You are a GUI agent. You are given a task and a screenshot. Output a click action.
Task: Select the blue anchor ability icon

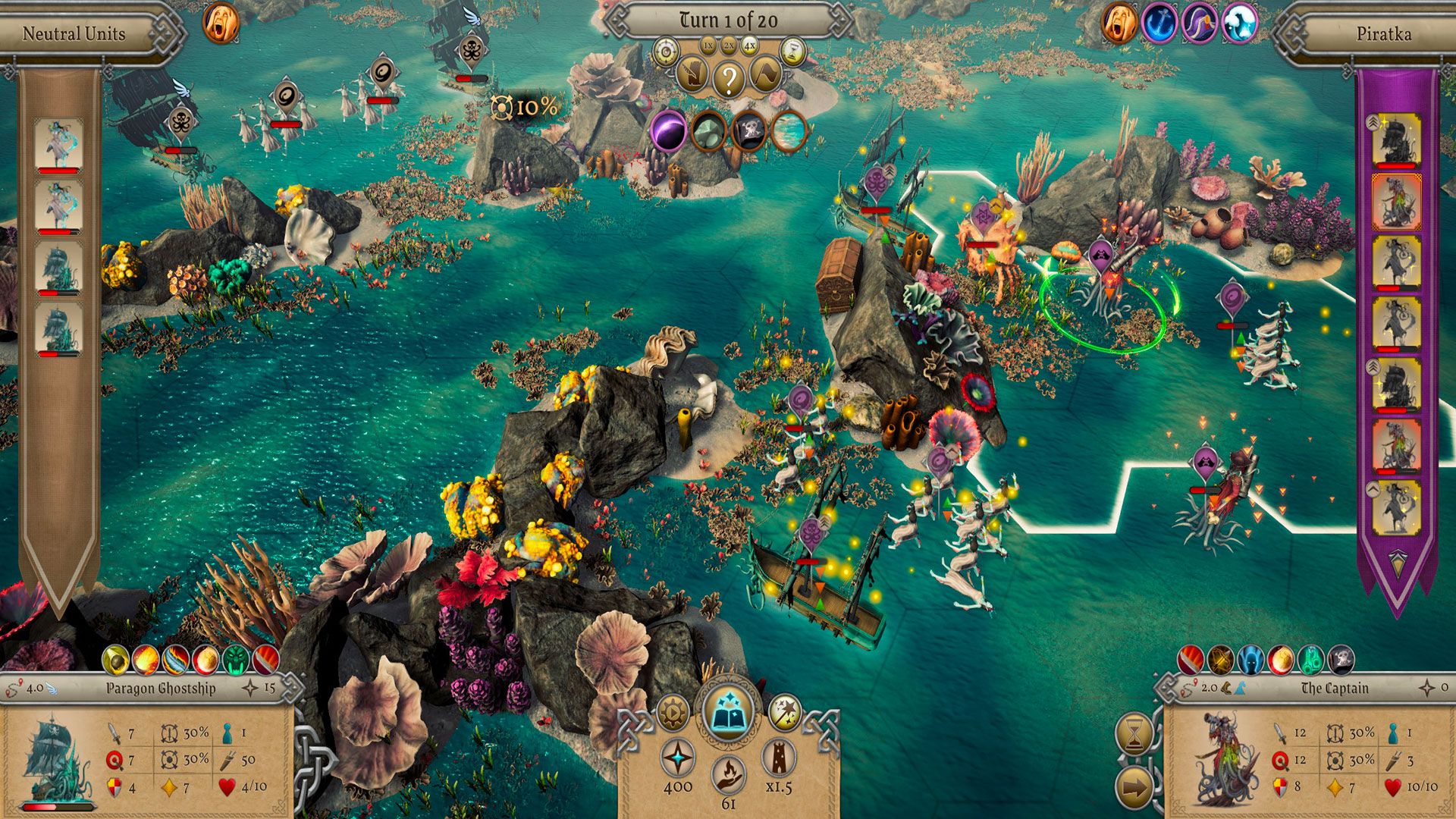pyautogui.click(x=1159, y=23)
